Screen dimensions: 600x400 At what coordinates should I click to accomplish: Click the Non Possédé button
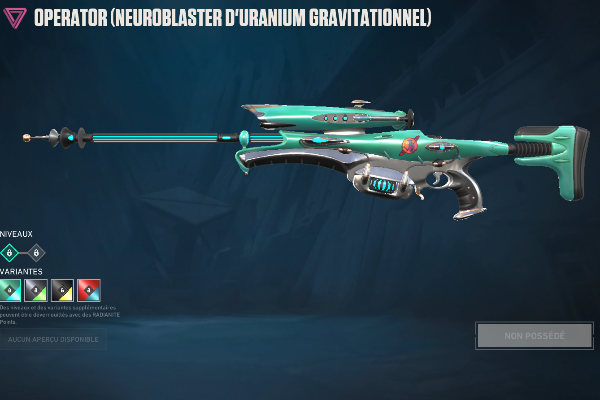coord(534,336)
